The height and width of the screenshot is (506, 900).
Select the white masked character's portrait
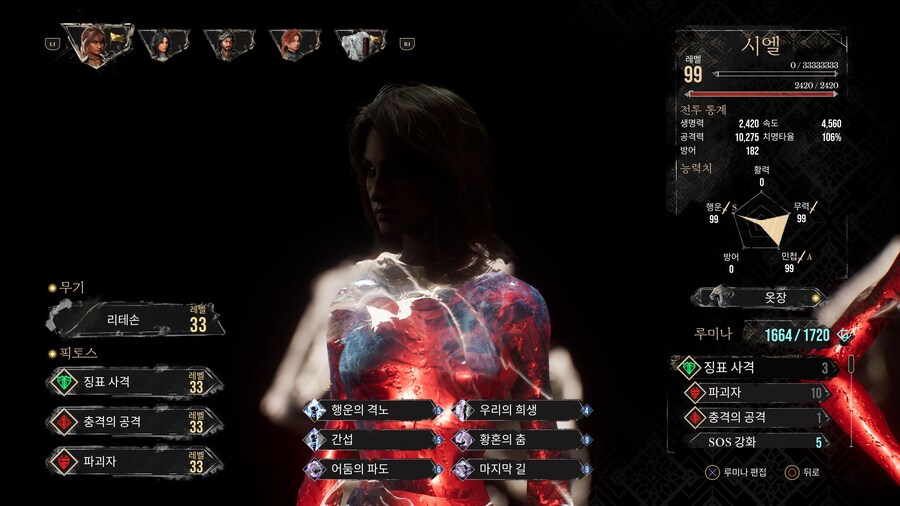360,43
